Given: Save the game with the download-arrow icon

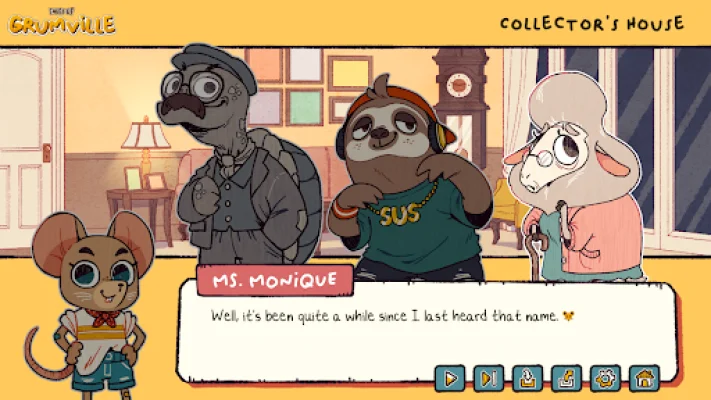Looking at the screenshot, I should pyautogui.click(x=527, y=379).
